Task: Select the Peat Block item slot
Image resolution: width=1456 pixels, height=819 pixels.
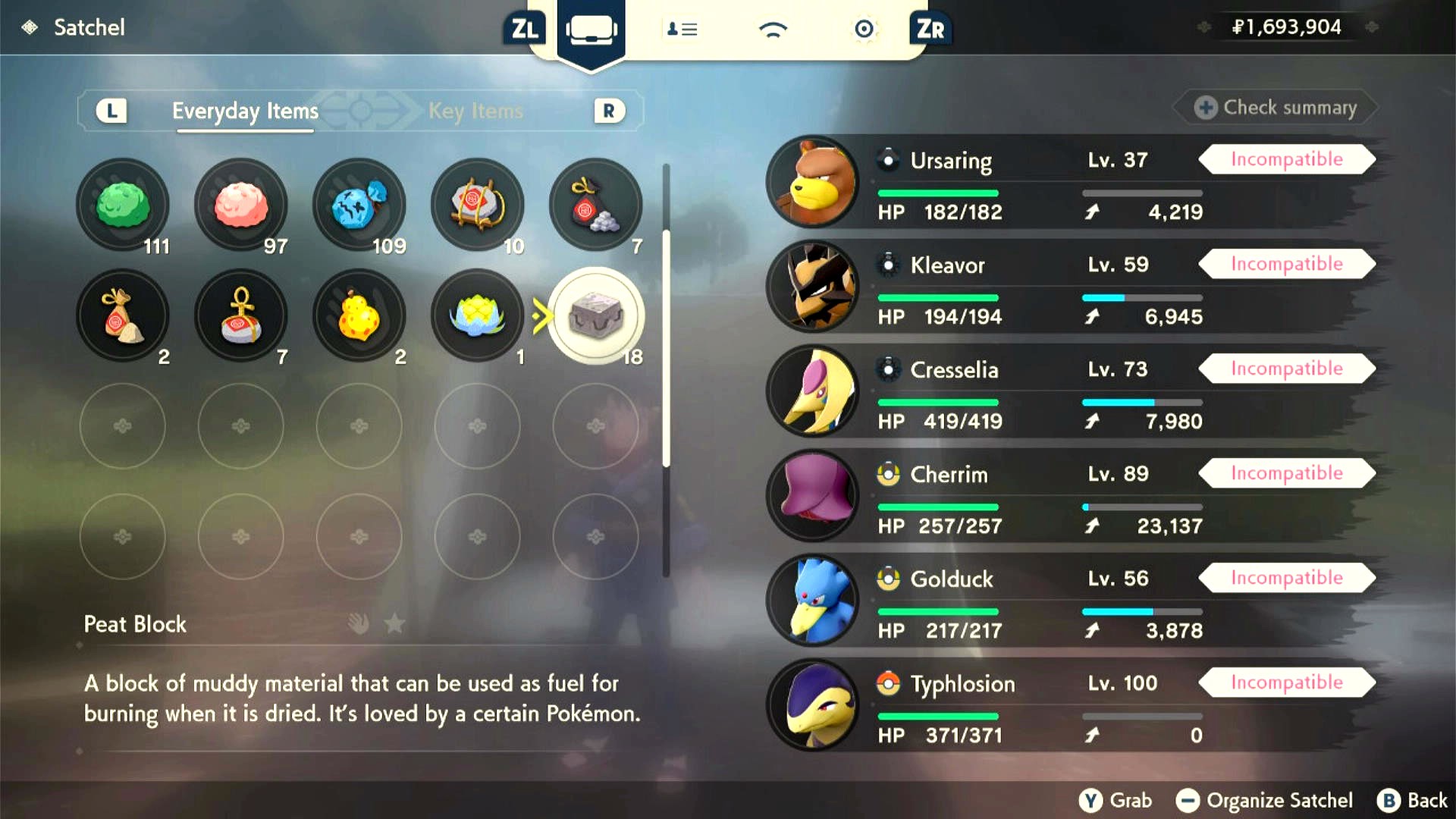Action: [x=596, y=315]
